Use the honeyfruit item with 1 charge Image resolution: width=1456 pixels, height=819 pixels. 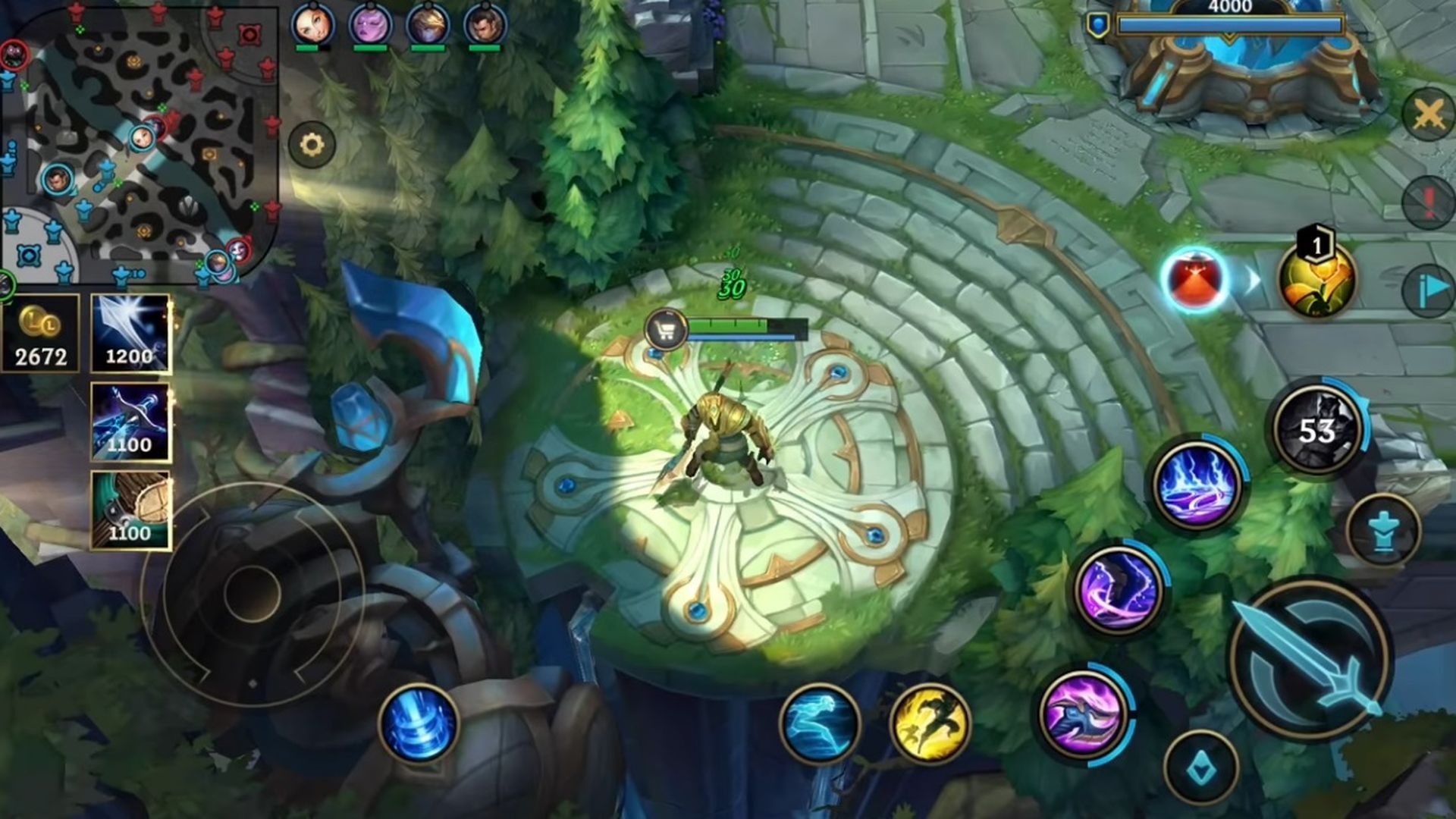(x=1316, y=281)
